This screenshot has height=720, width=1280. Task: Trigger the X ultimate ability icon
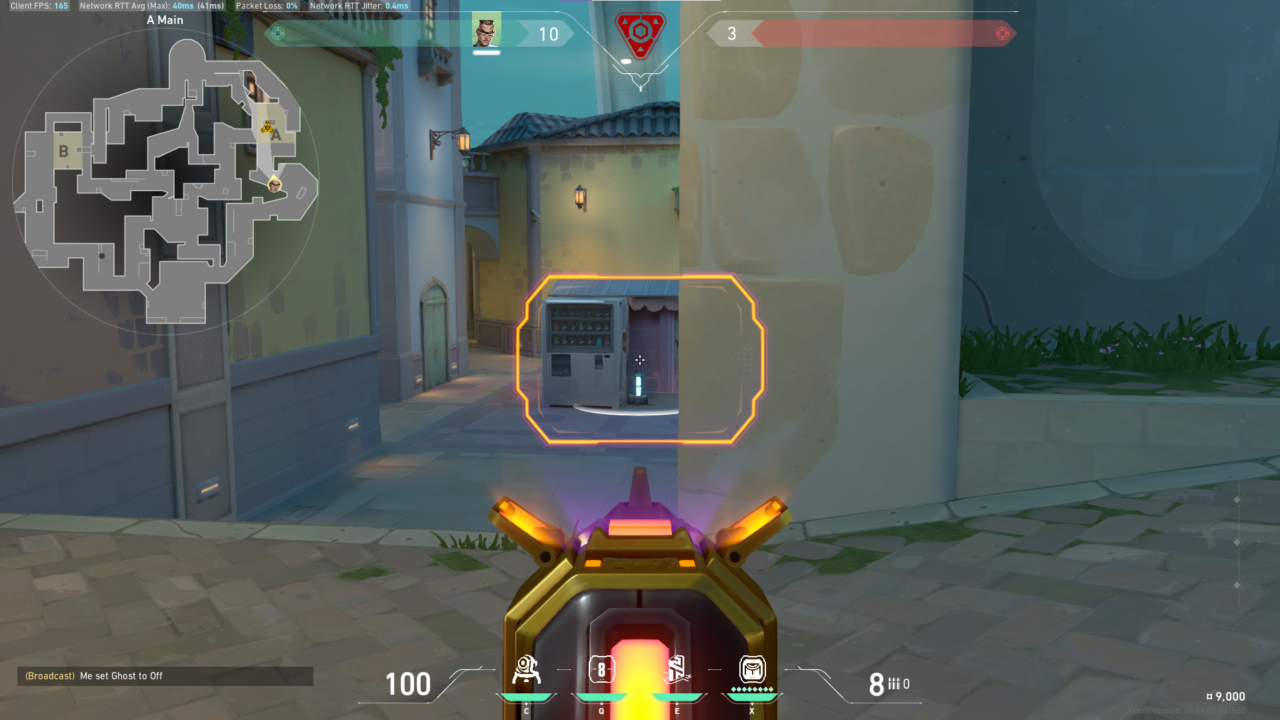coord(753,668)
